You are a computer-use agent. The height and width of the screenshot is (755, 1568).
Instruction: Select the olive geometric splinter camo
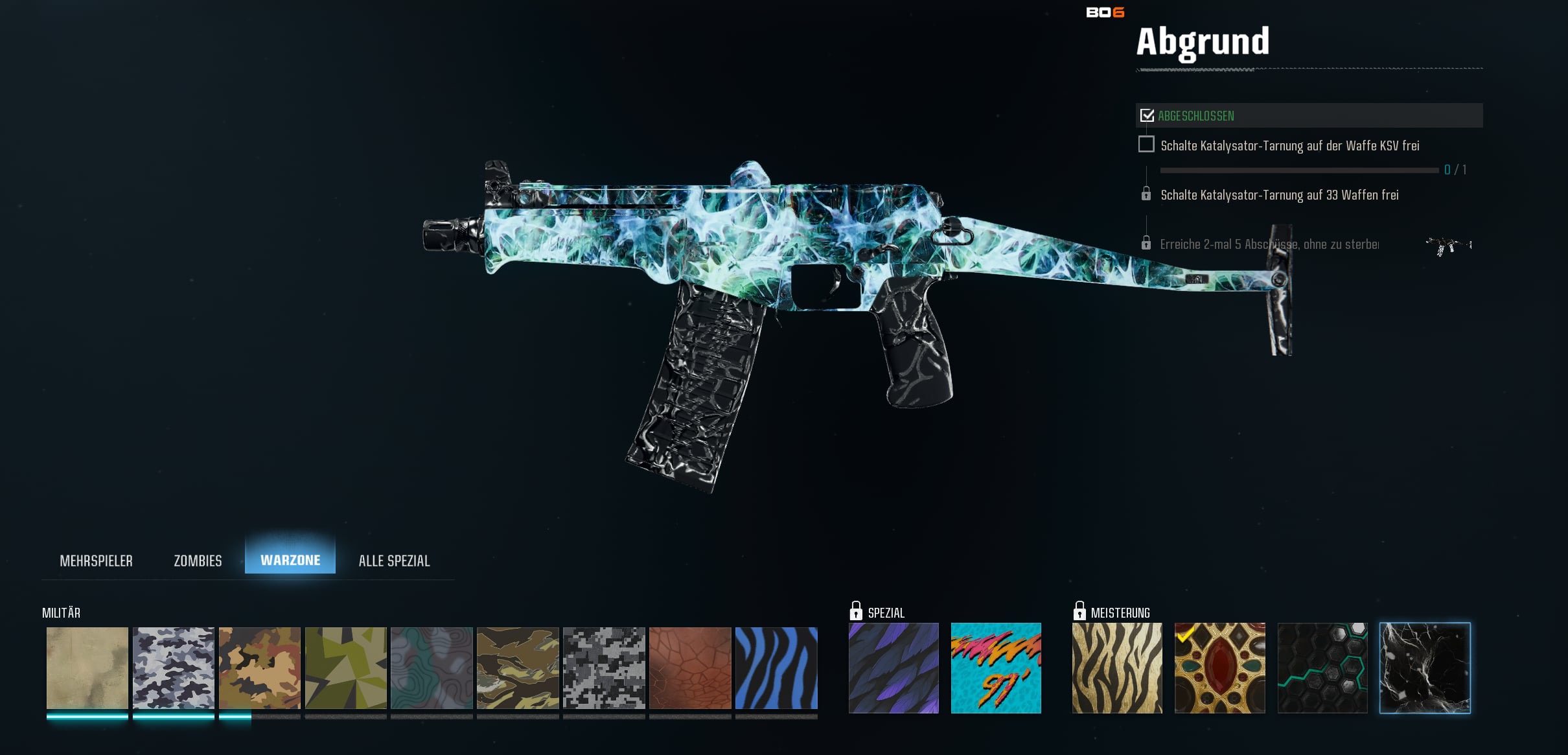pos(346,668)
